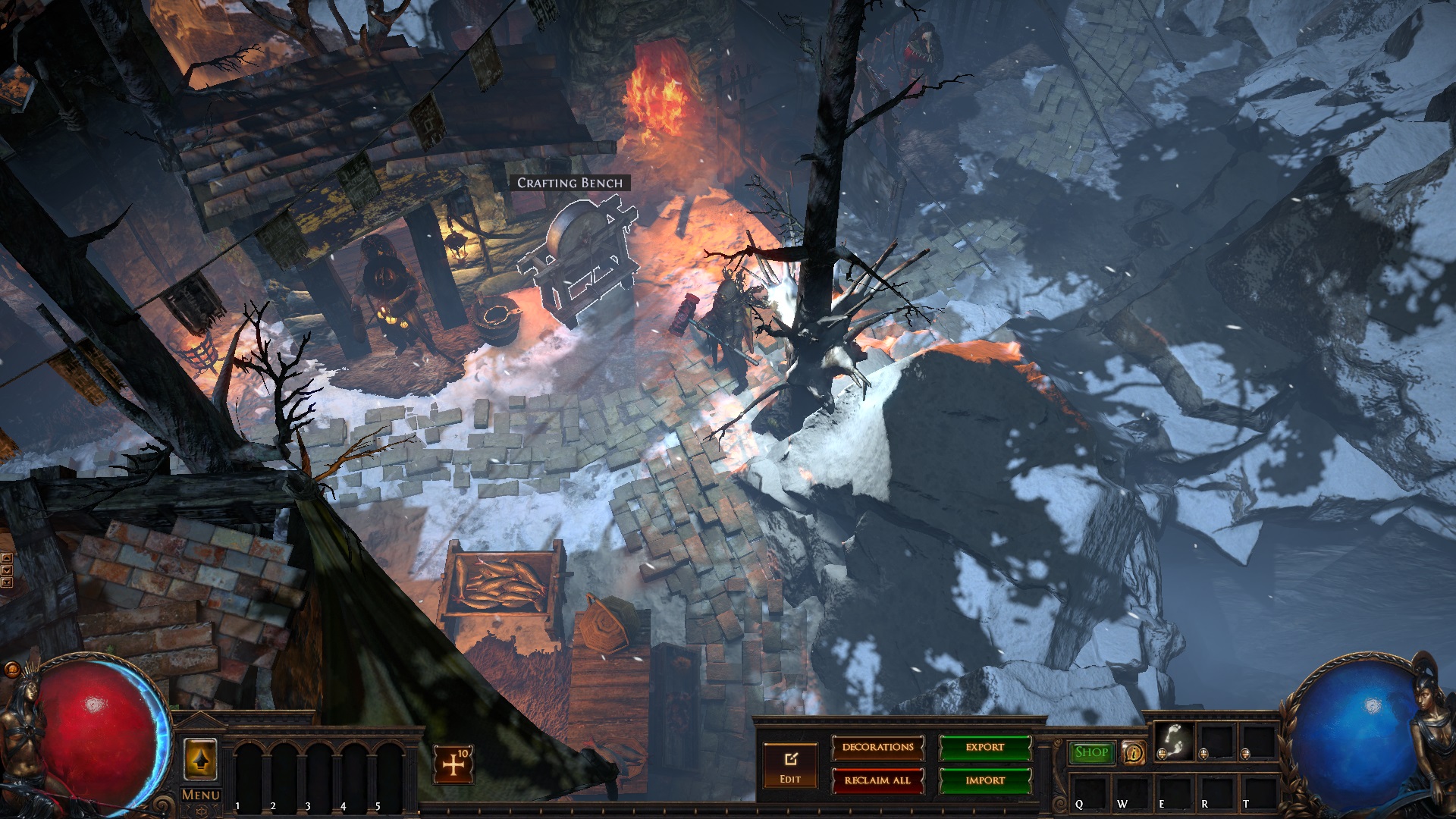Viewport: 1456px width, 819px height.
Task: Open the Menu button
Action: [x=201, y=795]
